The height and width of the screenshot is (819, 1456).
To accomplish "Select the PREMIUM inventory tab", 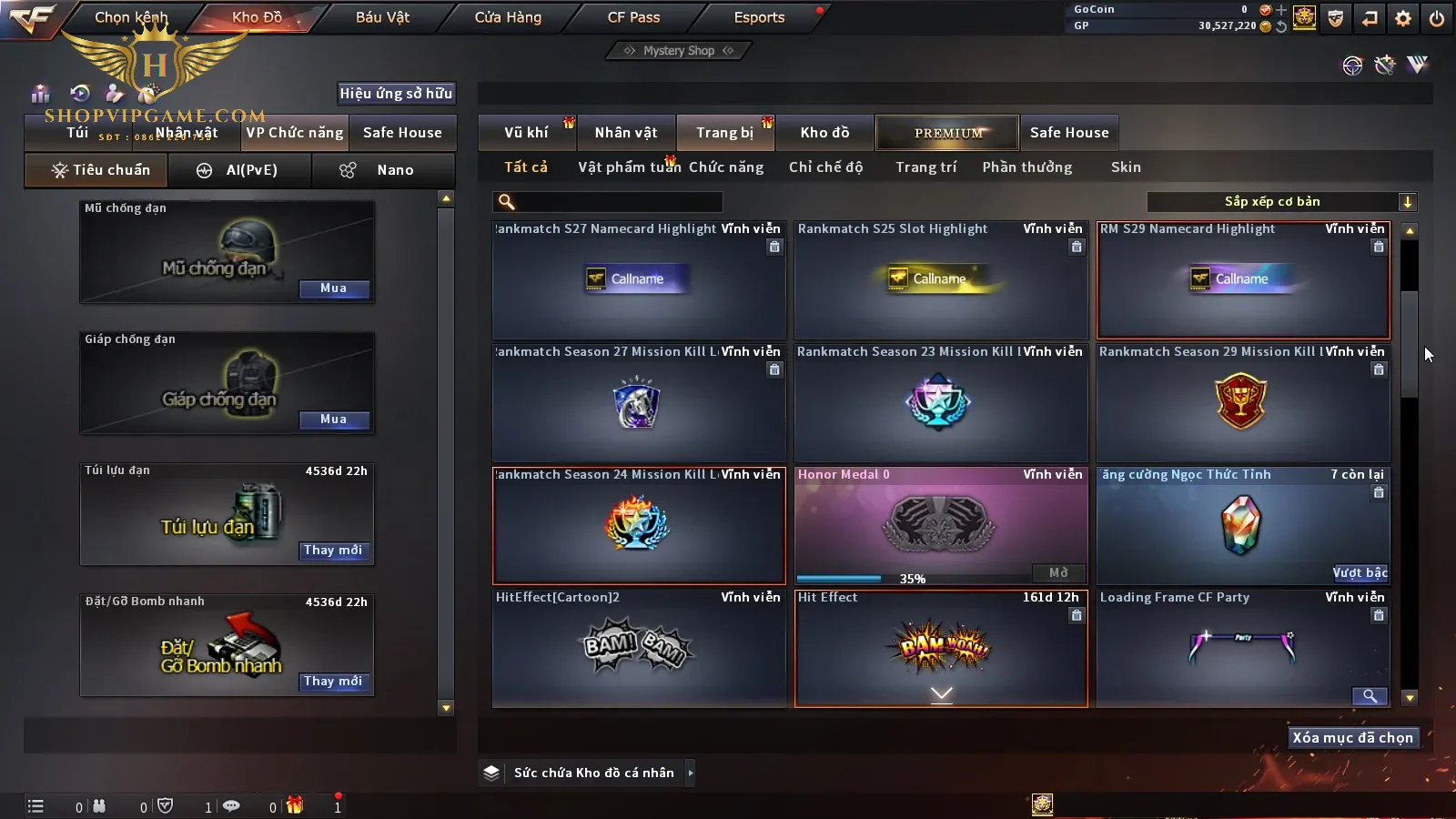I will 948,133.
